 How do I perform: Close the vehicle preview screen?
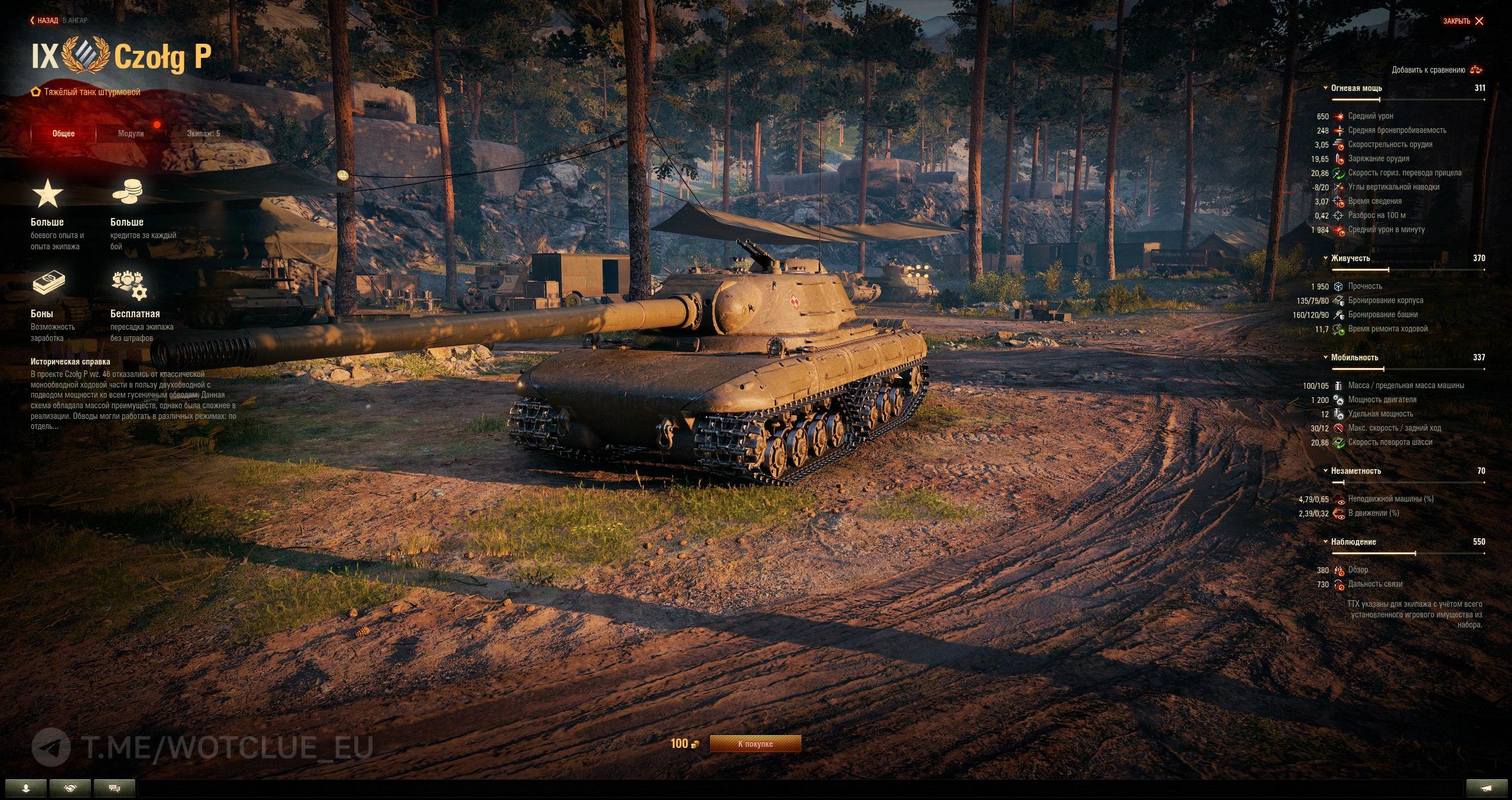tap(1463, 21)
